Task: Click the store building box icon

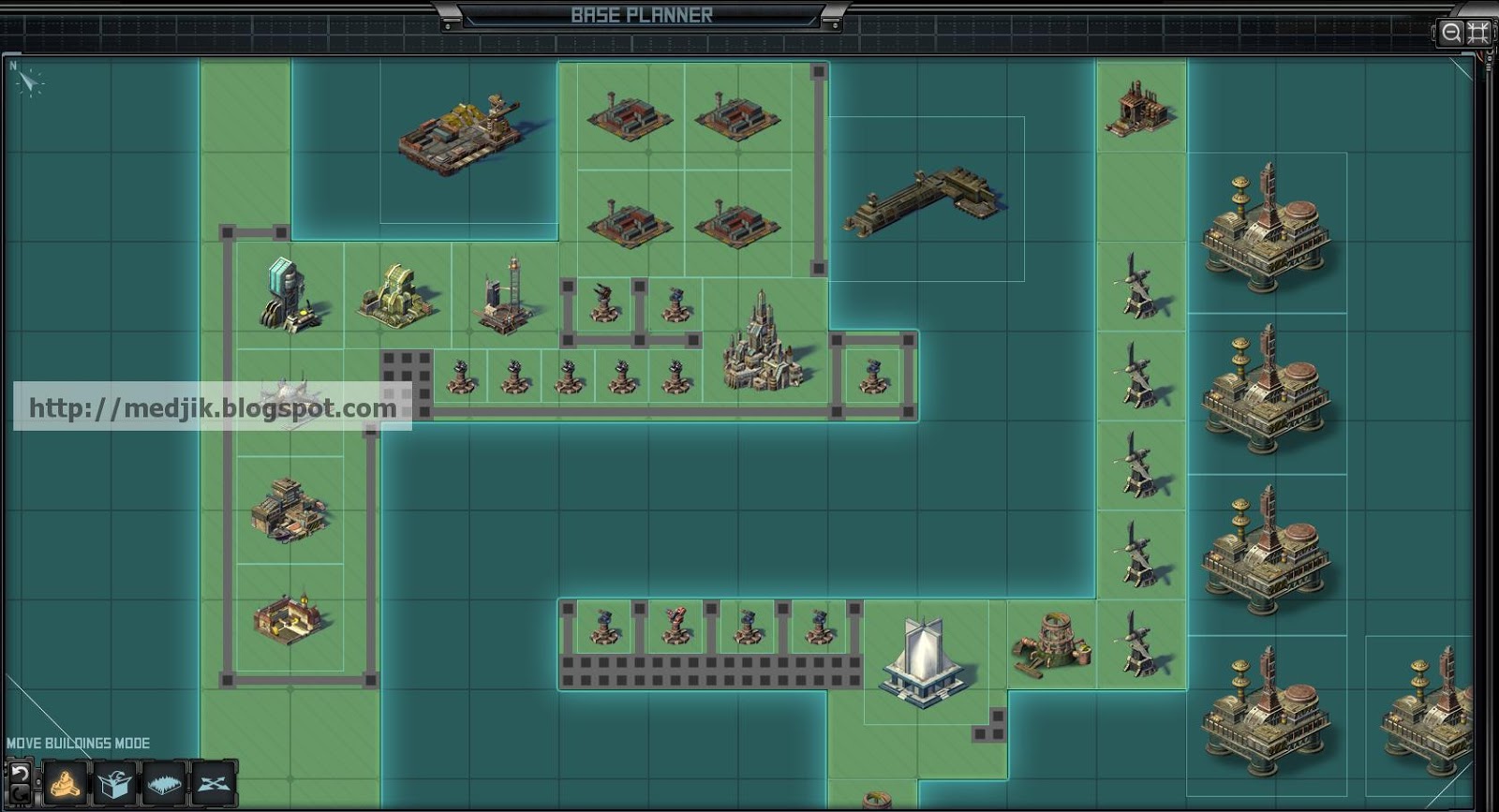Action: coord(113,784)
